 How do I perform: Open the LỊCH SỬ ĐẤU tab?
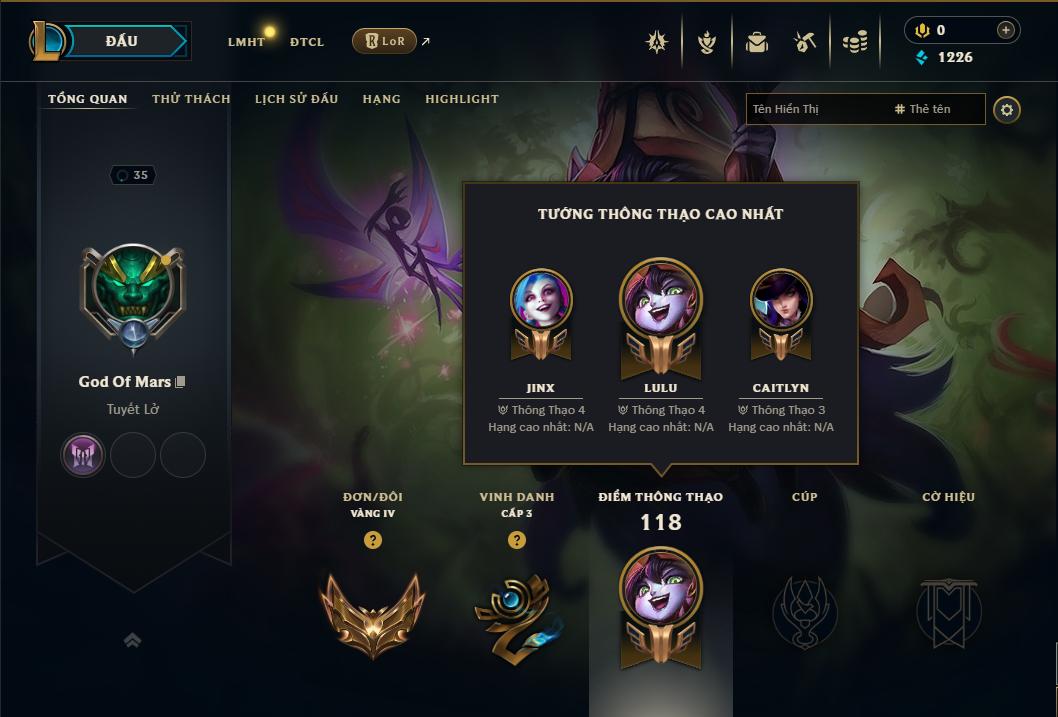tap(296, 99)
